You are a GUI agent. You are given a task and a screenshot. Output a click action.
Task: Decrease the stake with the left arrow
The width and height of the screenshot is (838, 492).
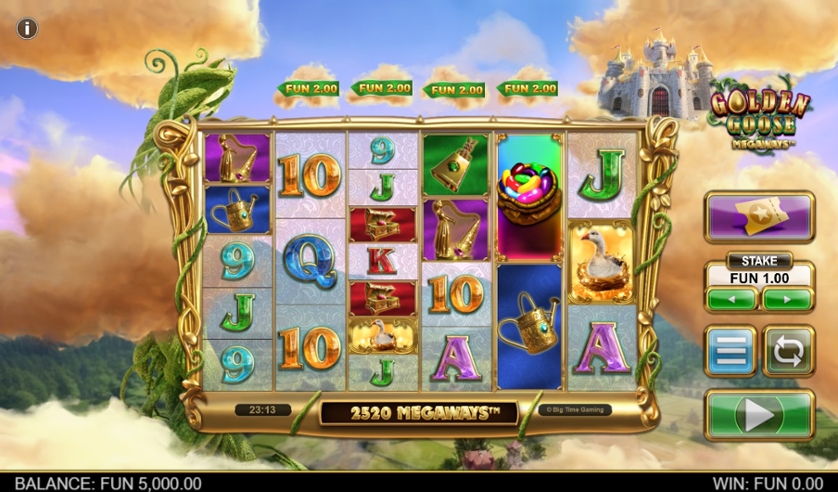click(x=731, y=299)
